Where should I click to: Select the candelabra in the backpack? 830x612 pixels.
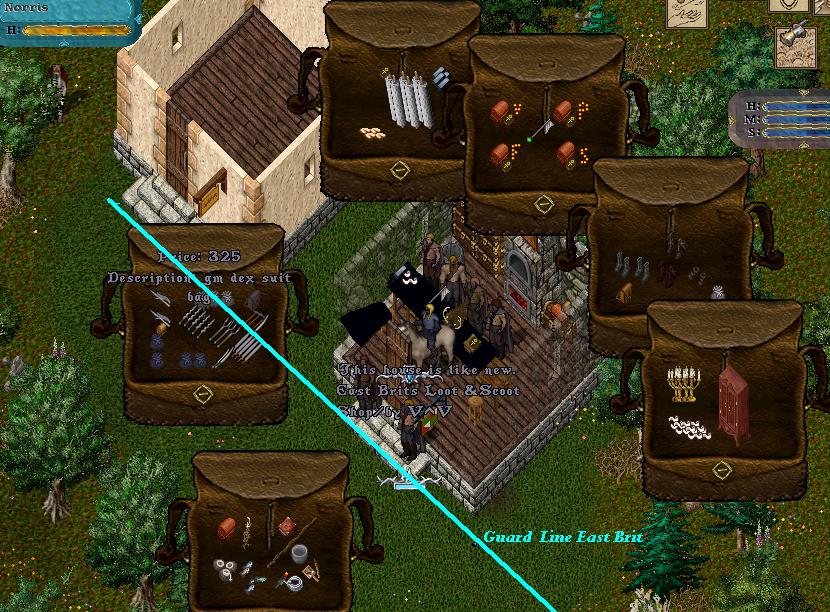point(681,385)
